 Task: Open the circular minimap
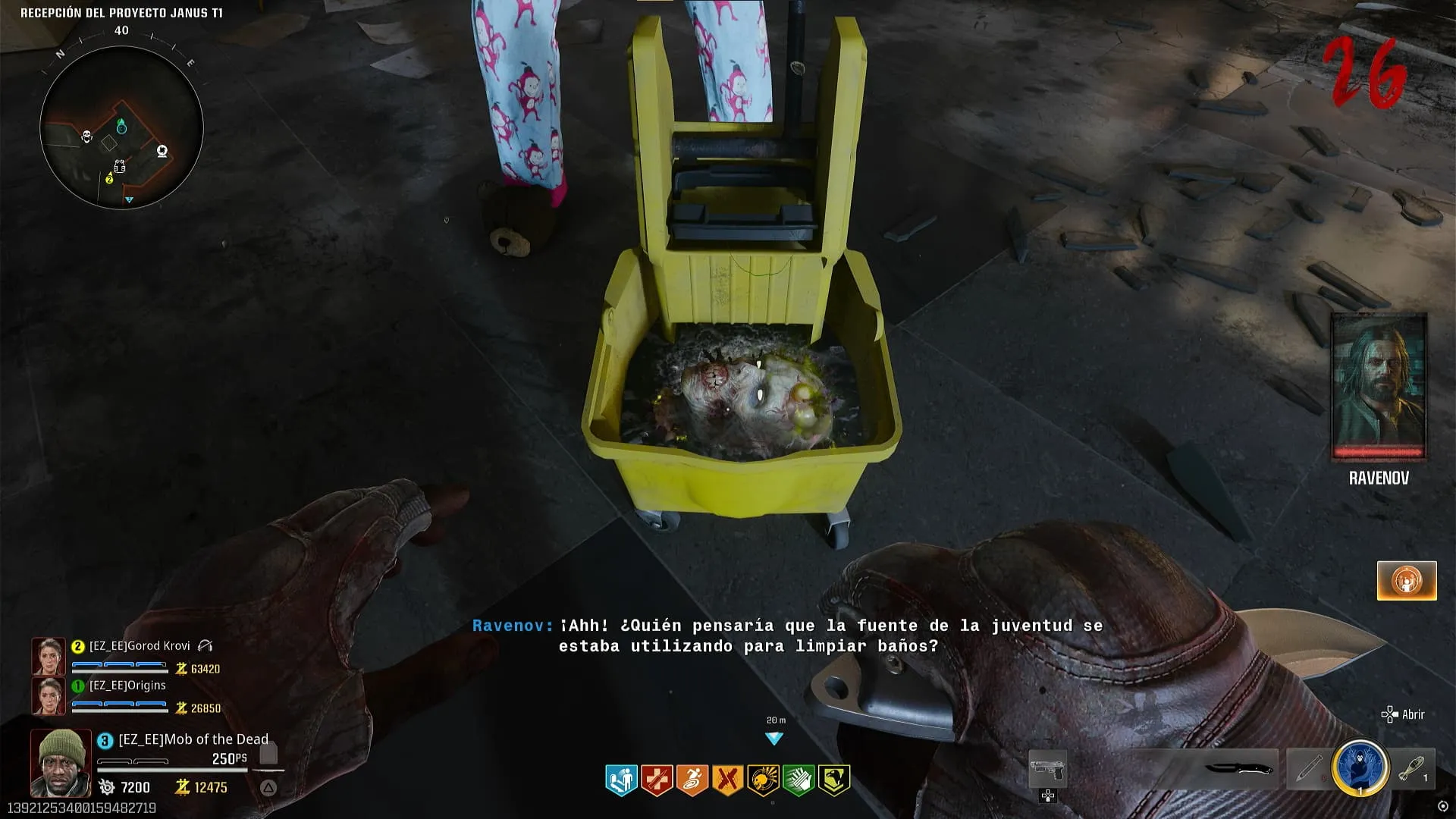point(121,127)
